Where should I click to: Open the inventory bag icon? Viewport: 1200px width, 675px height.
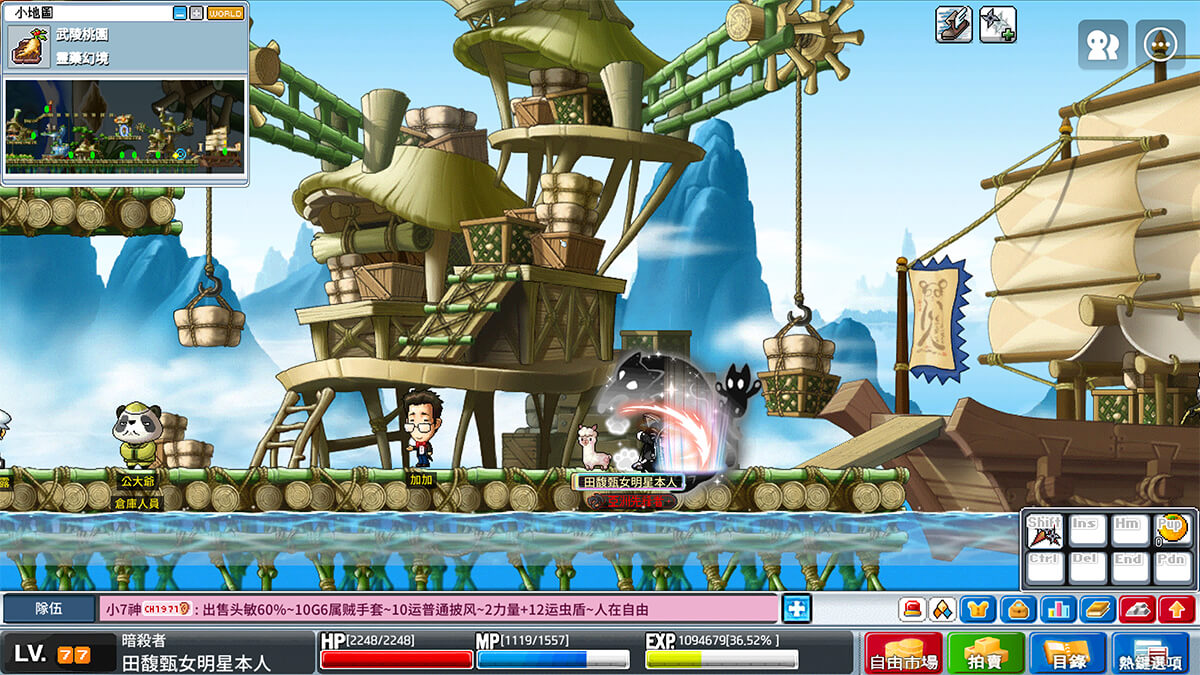(x=1018, y=608)
